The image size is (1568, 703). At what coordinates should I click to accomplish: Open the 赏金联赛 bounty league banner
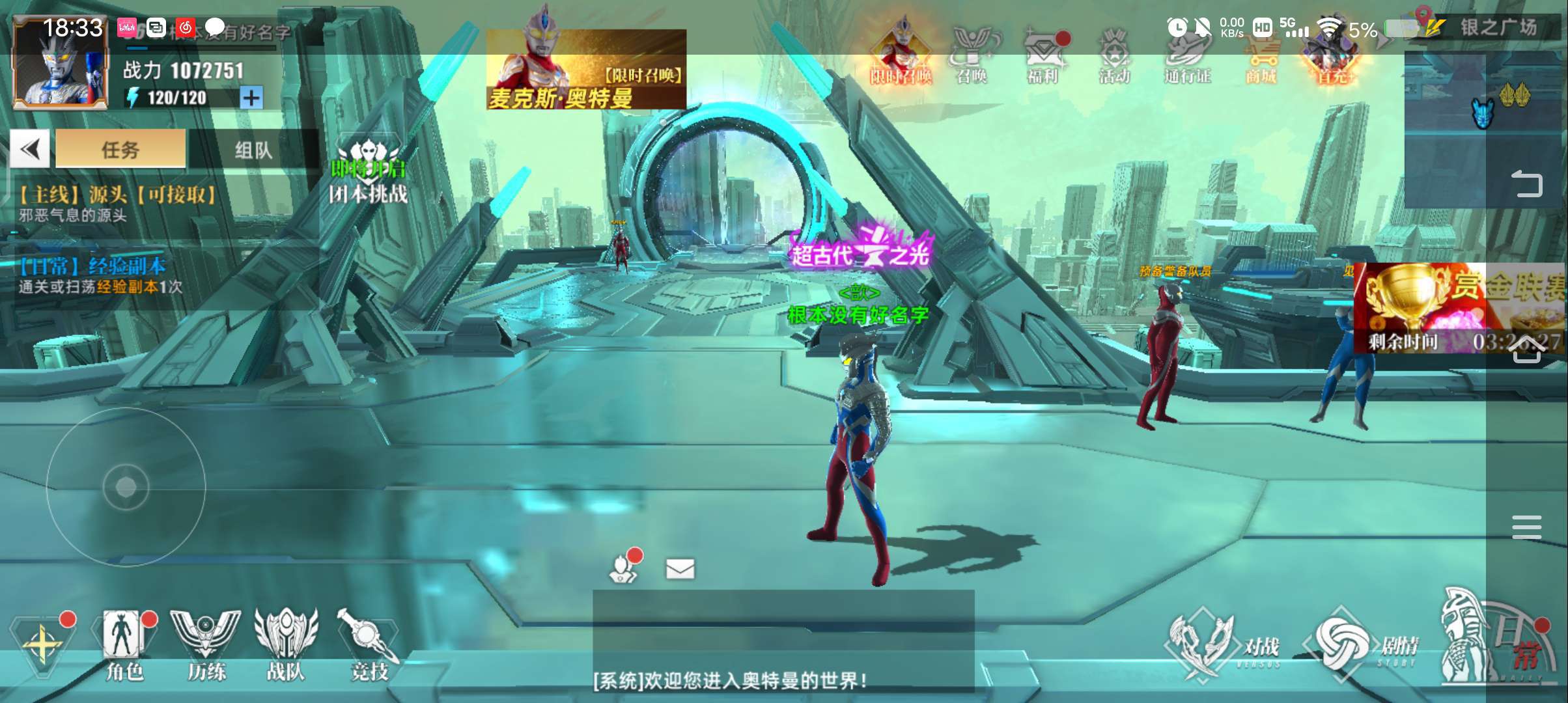tap(1459, 307)
